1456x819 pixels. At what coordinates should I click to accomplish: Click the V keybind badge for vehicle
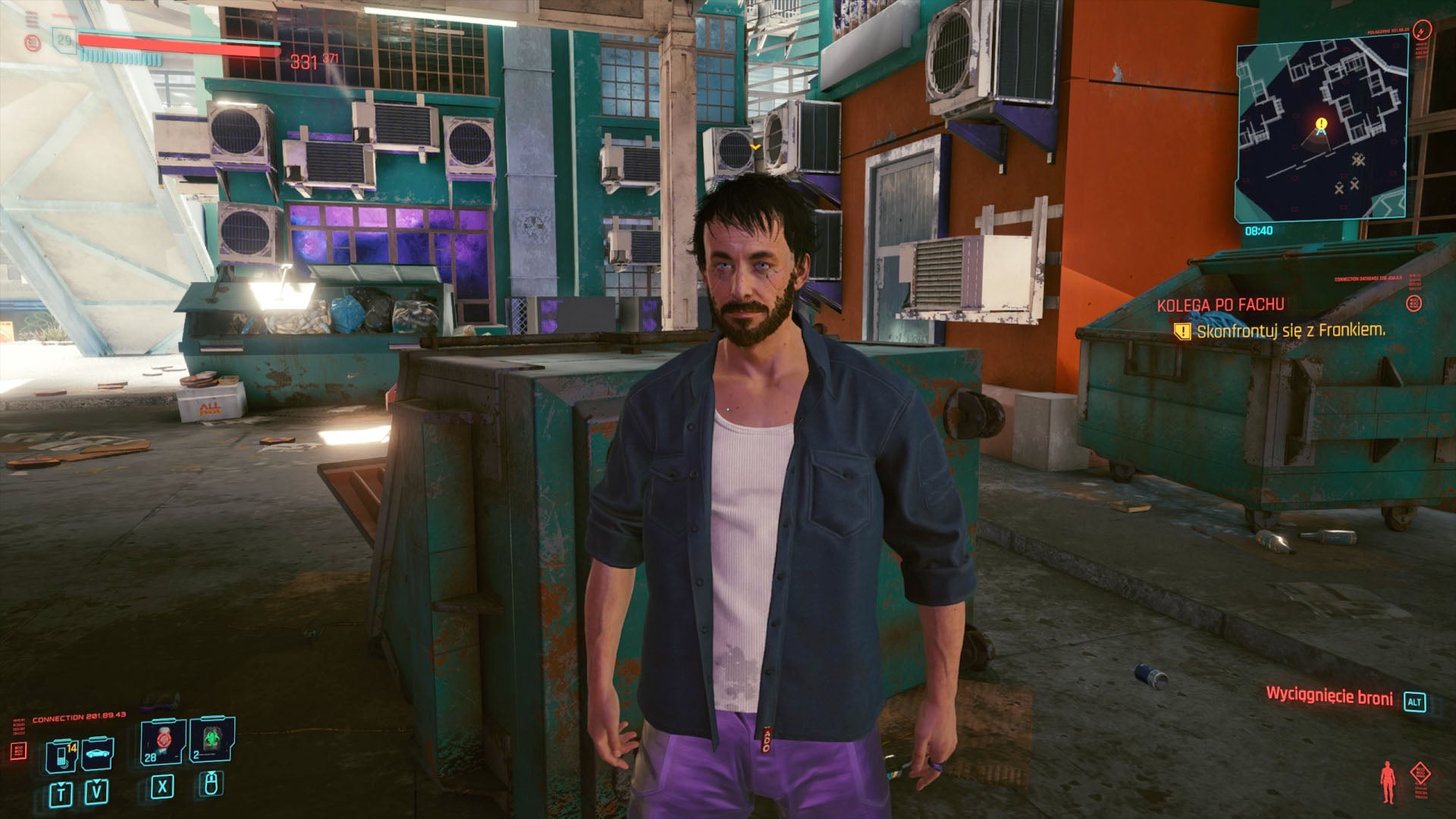(x=96, y=792)
